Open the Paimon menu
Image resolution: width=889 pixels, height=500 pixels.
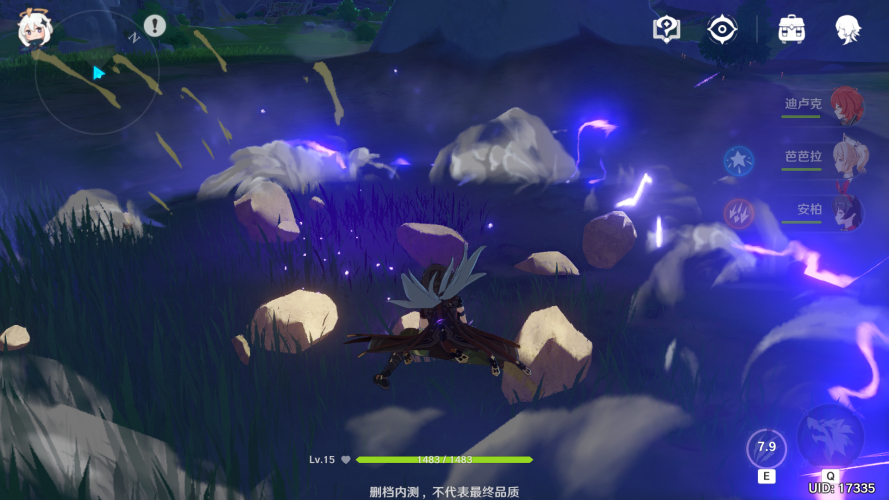[x=33, y=32]
